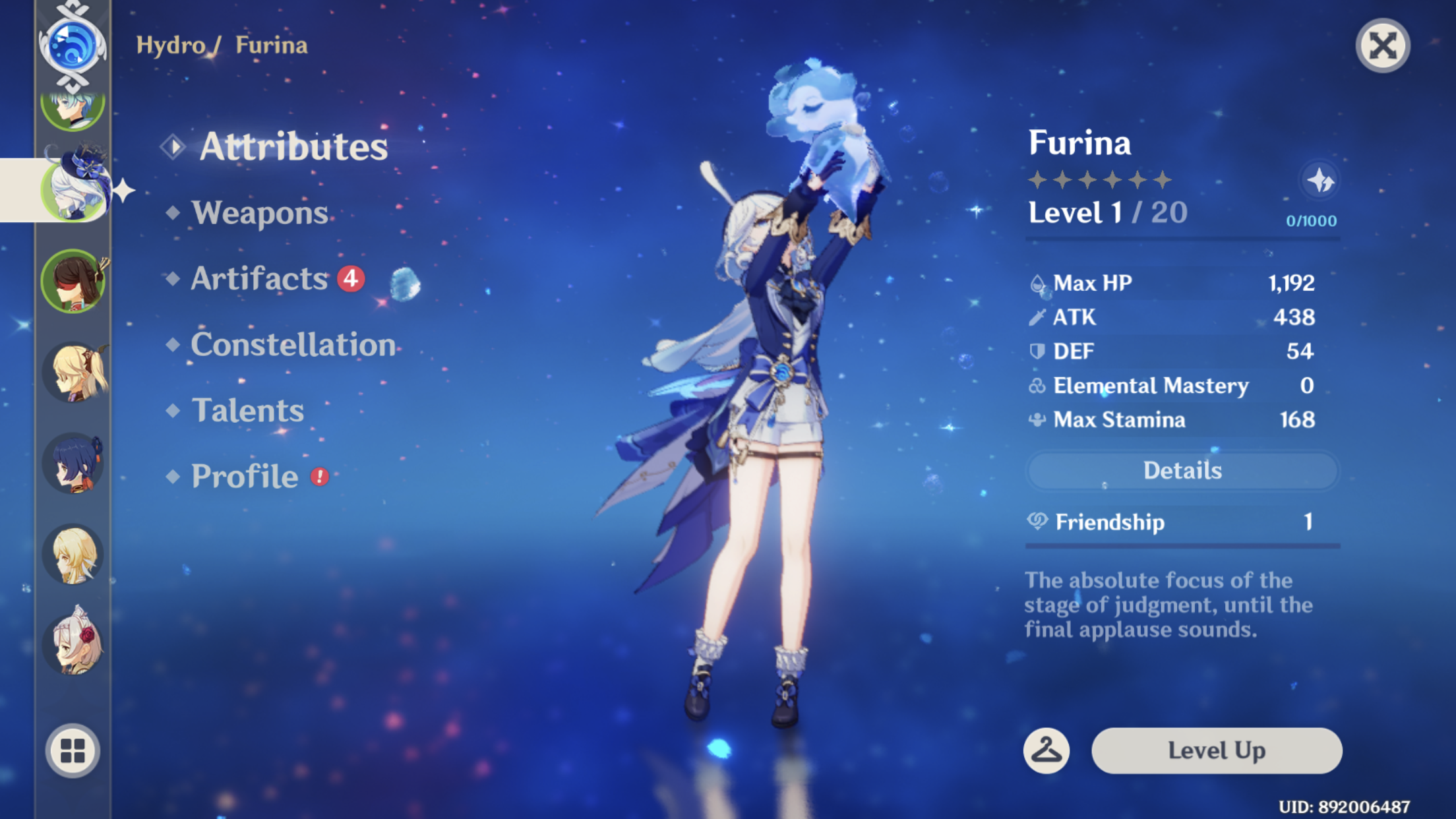The height and width of the screenshot is (819, 1456).
Task: Click the Details button
Action: [x=1182, y=470]
